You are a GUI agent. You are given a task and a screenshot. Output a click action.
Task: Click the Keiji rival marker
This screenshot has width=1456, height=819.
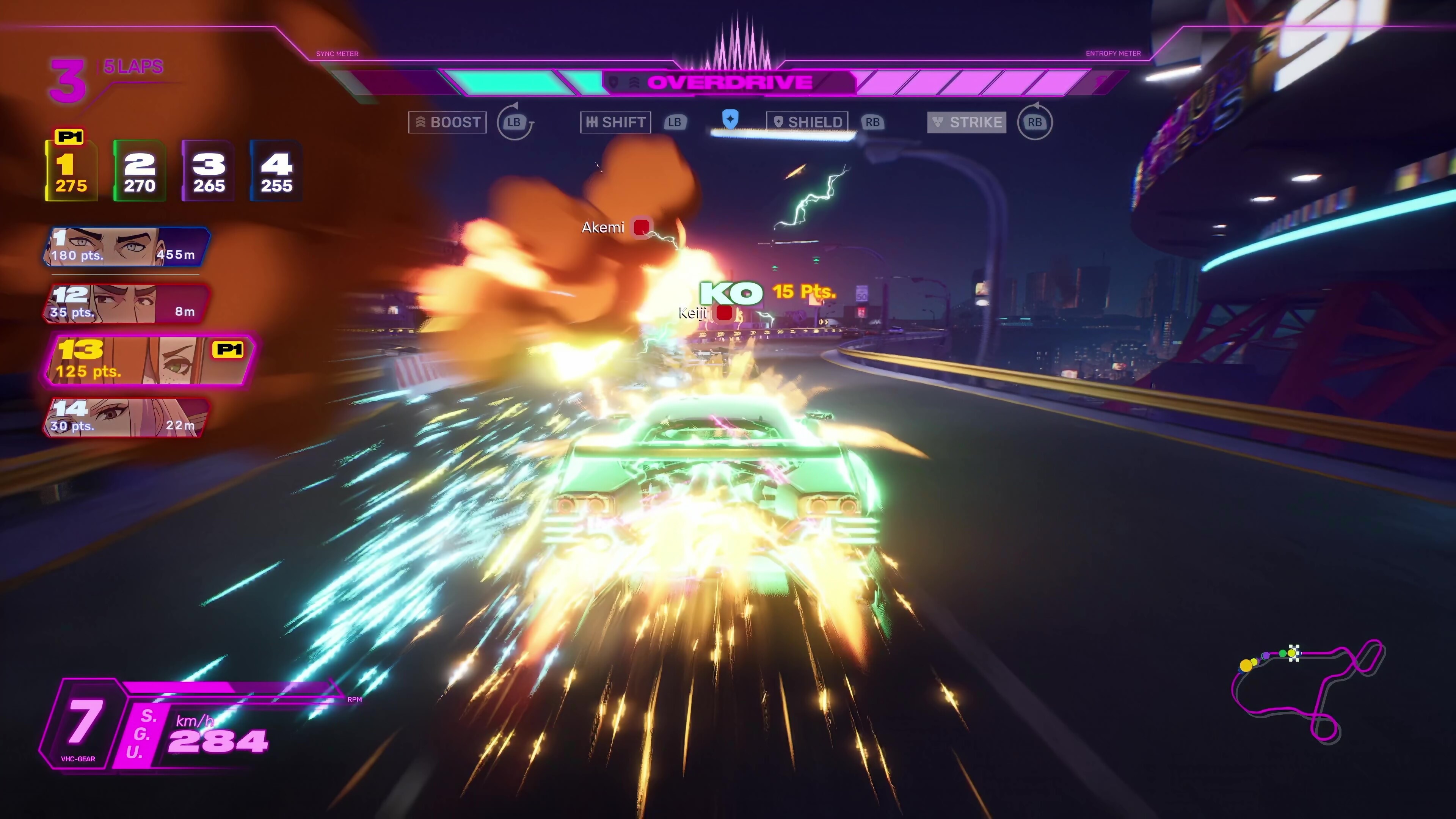coord(724,312)
